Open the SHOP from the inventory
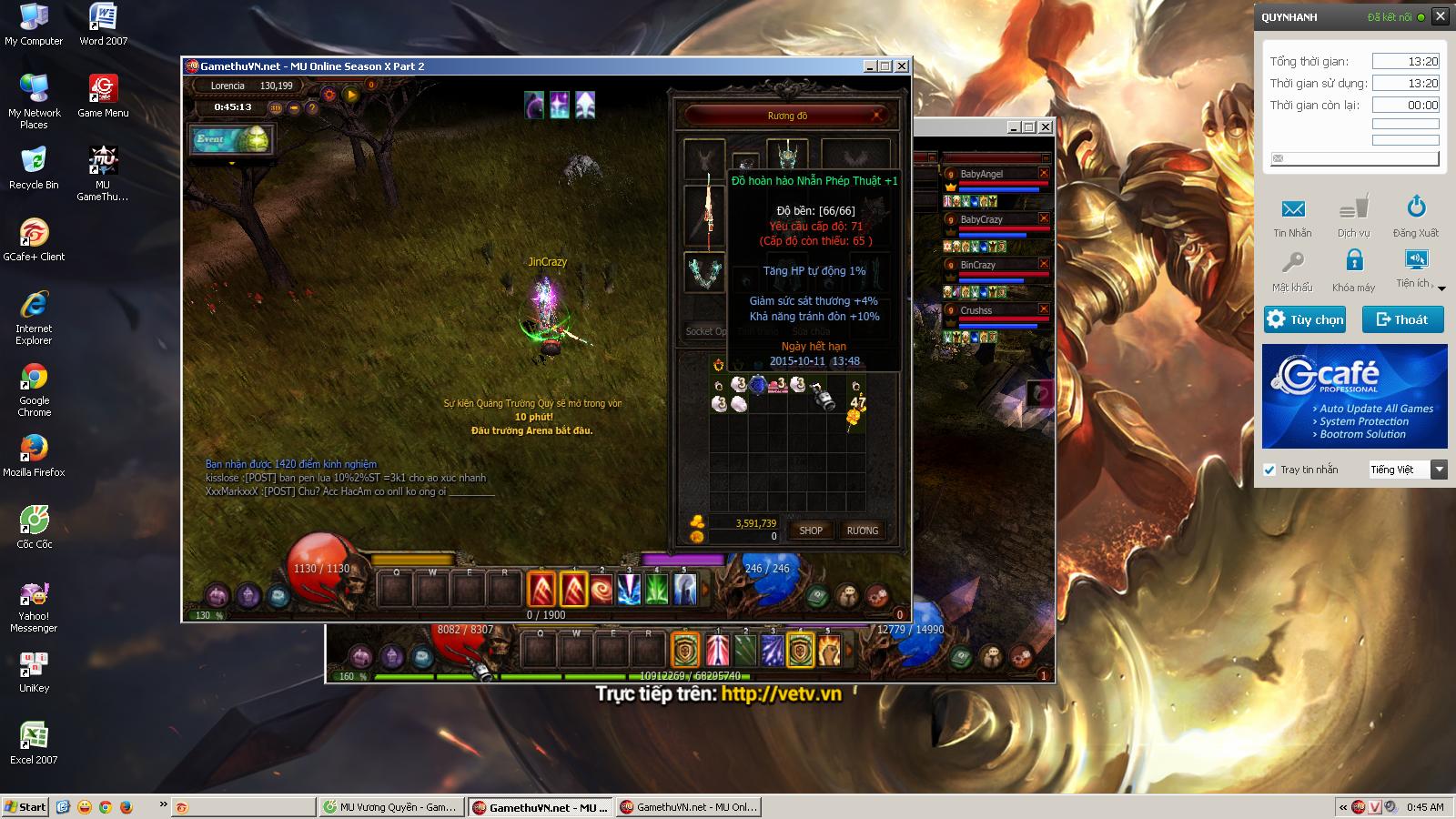 click(810, 531)
